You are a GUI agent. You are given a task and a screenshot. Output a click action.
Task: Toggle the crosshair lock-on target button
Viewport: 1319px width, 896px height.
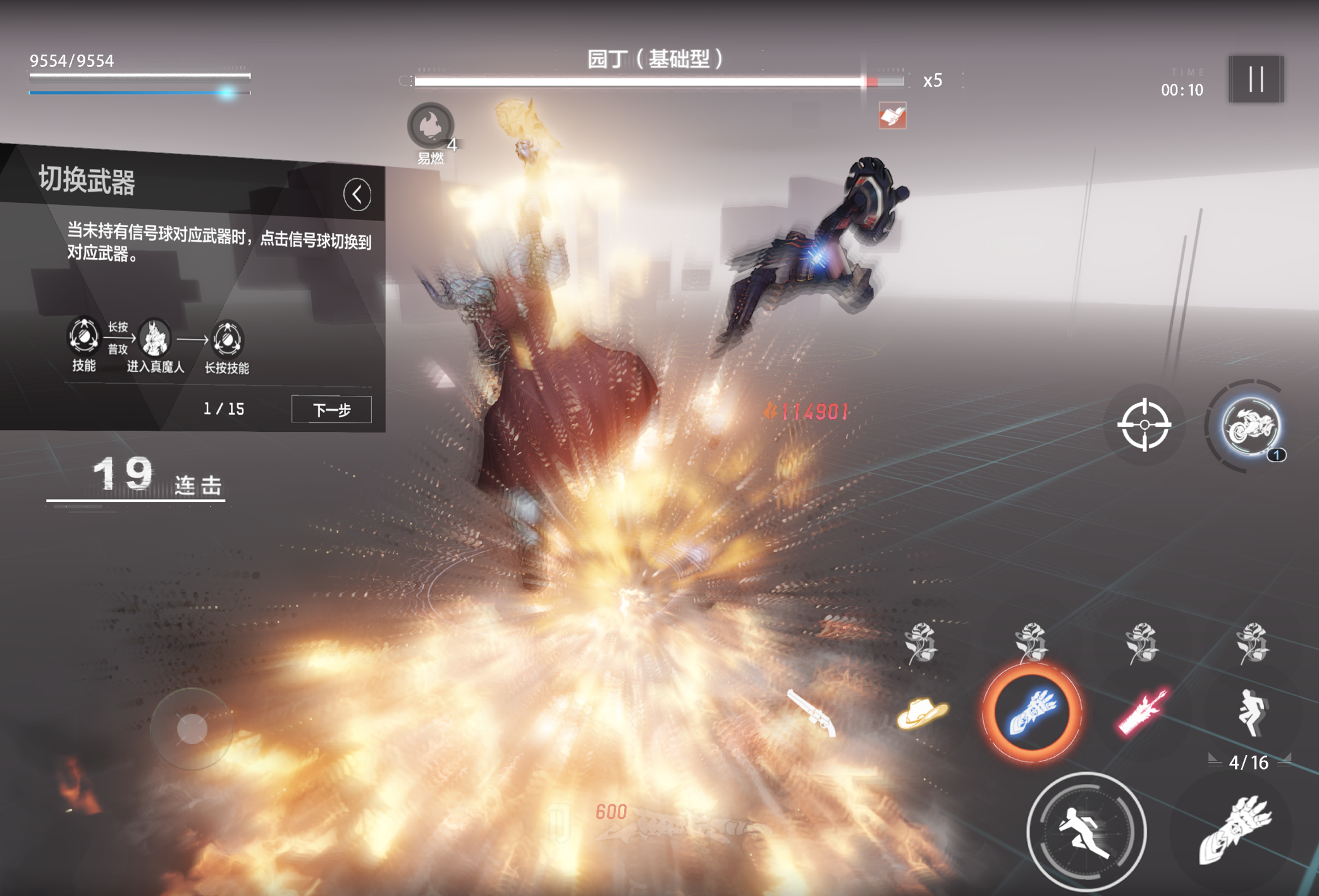[x=1144, y=425]
